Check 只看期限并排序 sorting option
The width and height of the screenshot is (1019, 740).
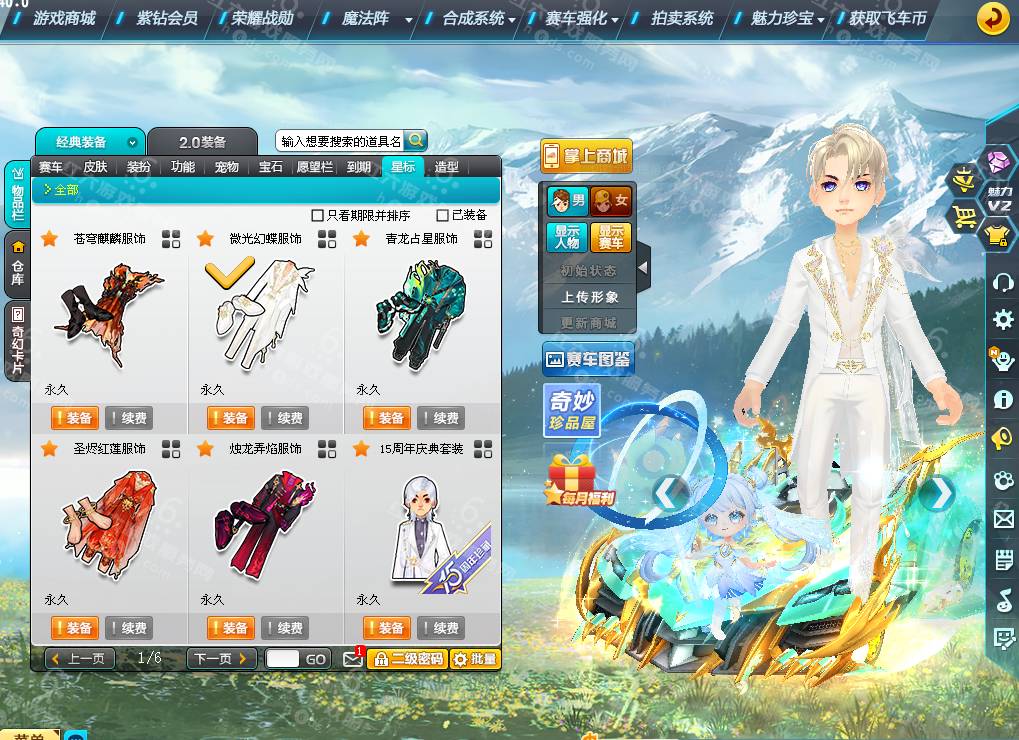click(318, 215)
